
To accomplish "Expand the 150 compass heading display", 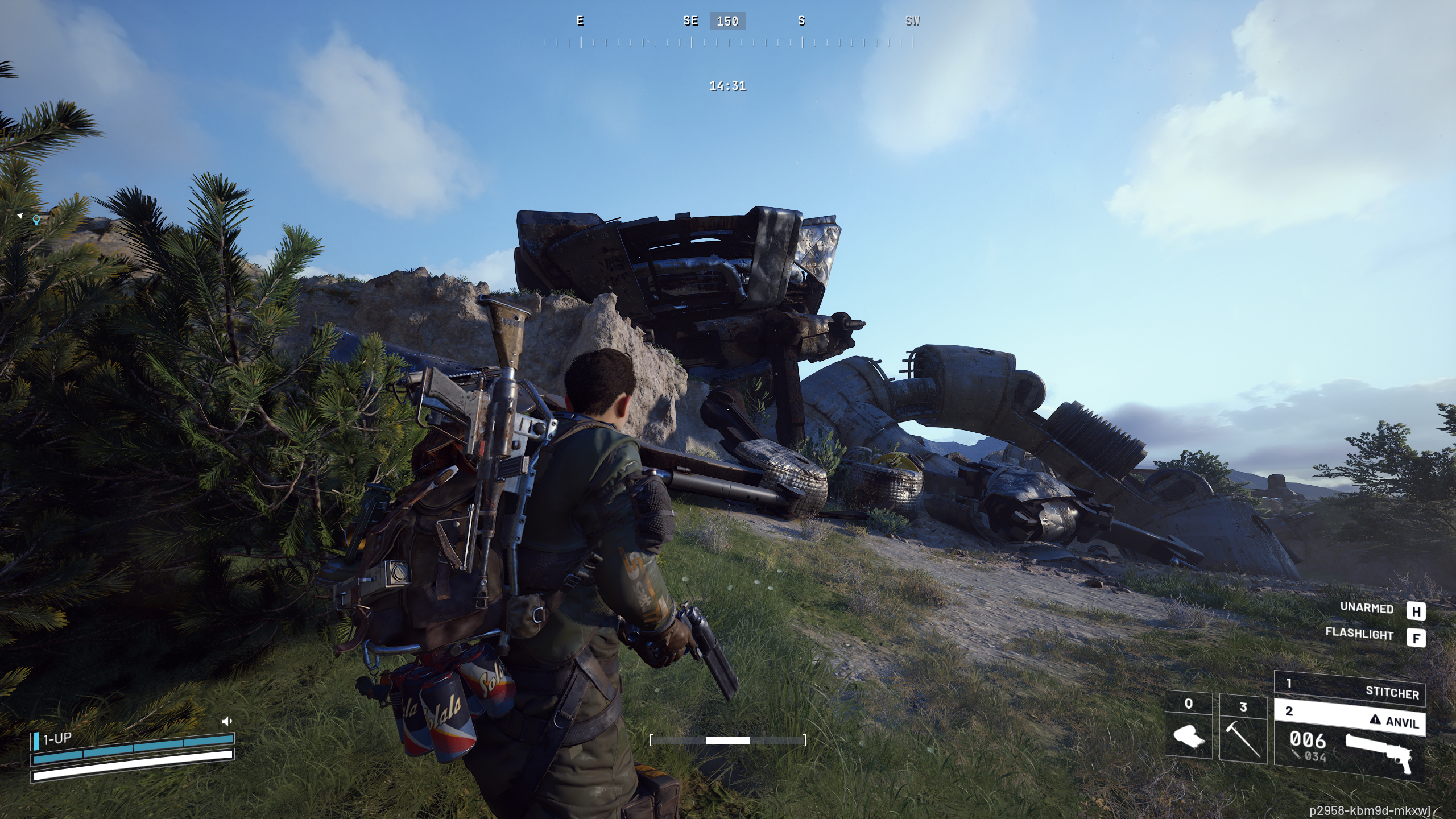I will 728,22.
